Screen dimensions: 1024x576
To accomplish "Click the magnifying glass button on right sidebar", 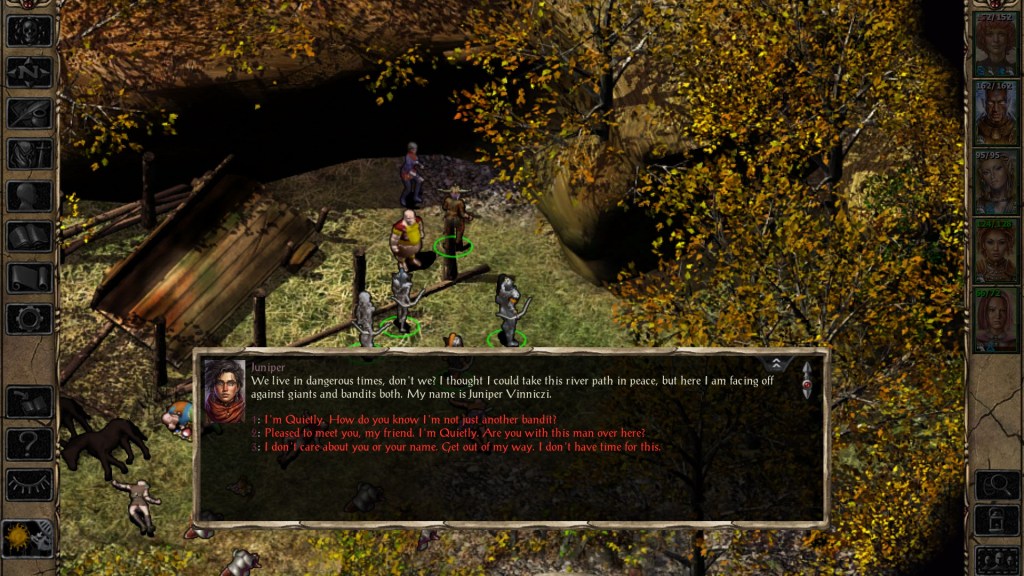I will click(x=996, y=485).
